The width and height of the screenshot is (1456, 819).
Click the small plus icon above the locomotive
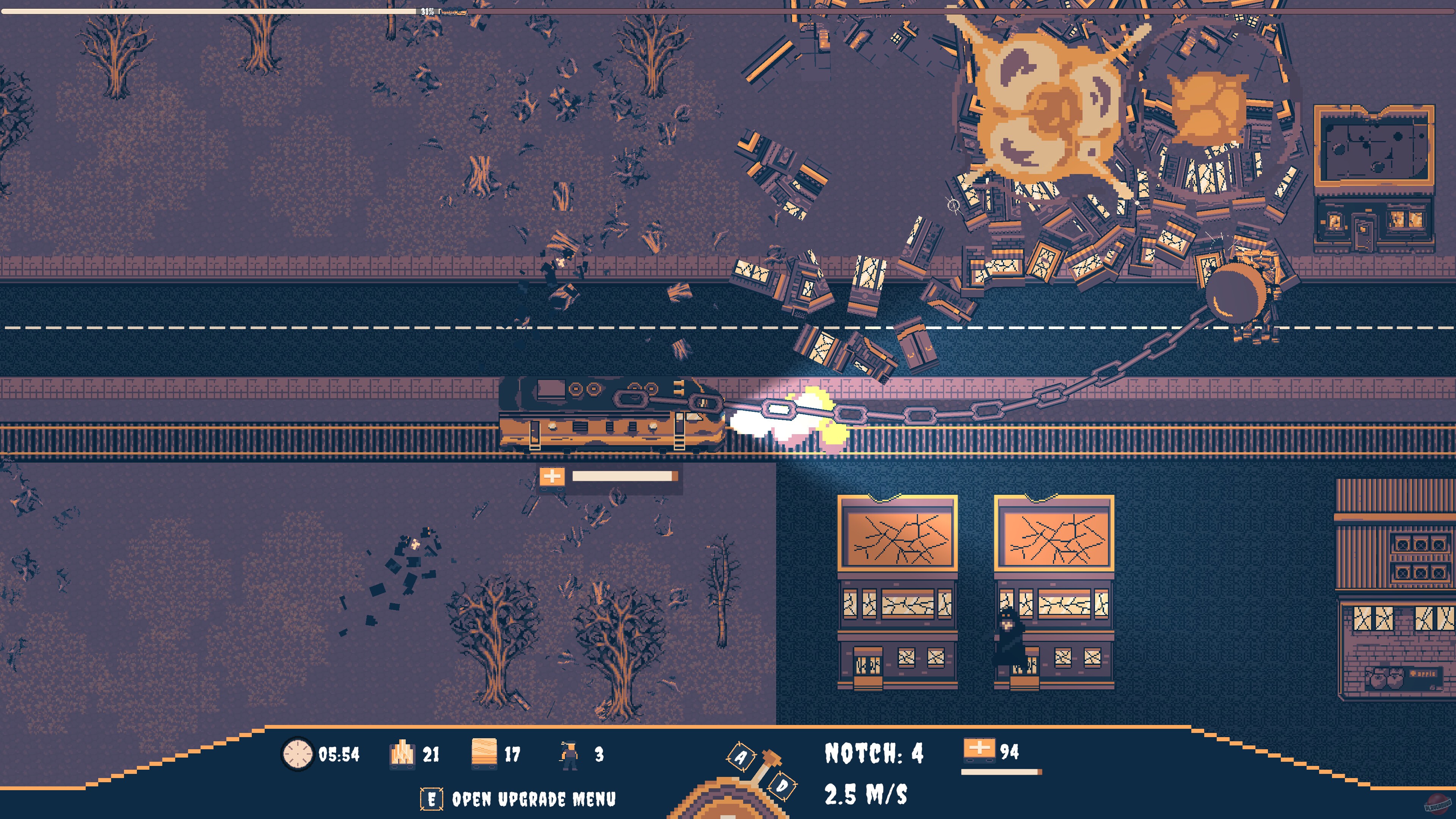tap(552, 478)
